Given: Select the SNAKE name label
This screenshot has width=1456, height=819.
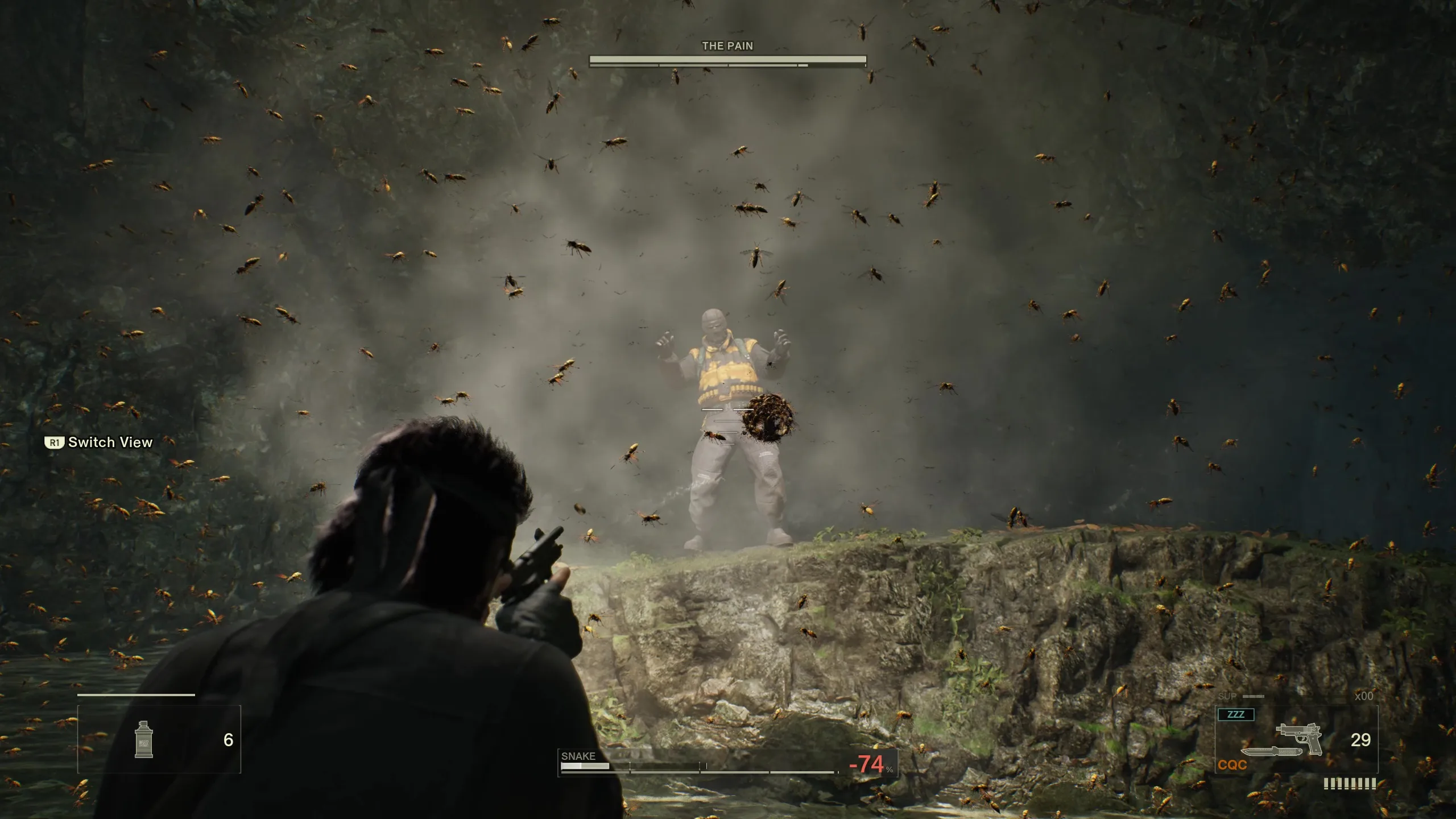Looking at the screenshot, I should [x=577, y=756].
